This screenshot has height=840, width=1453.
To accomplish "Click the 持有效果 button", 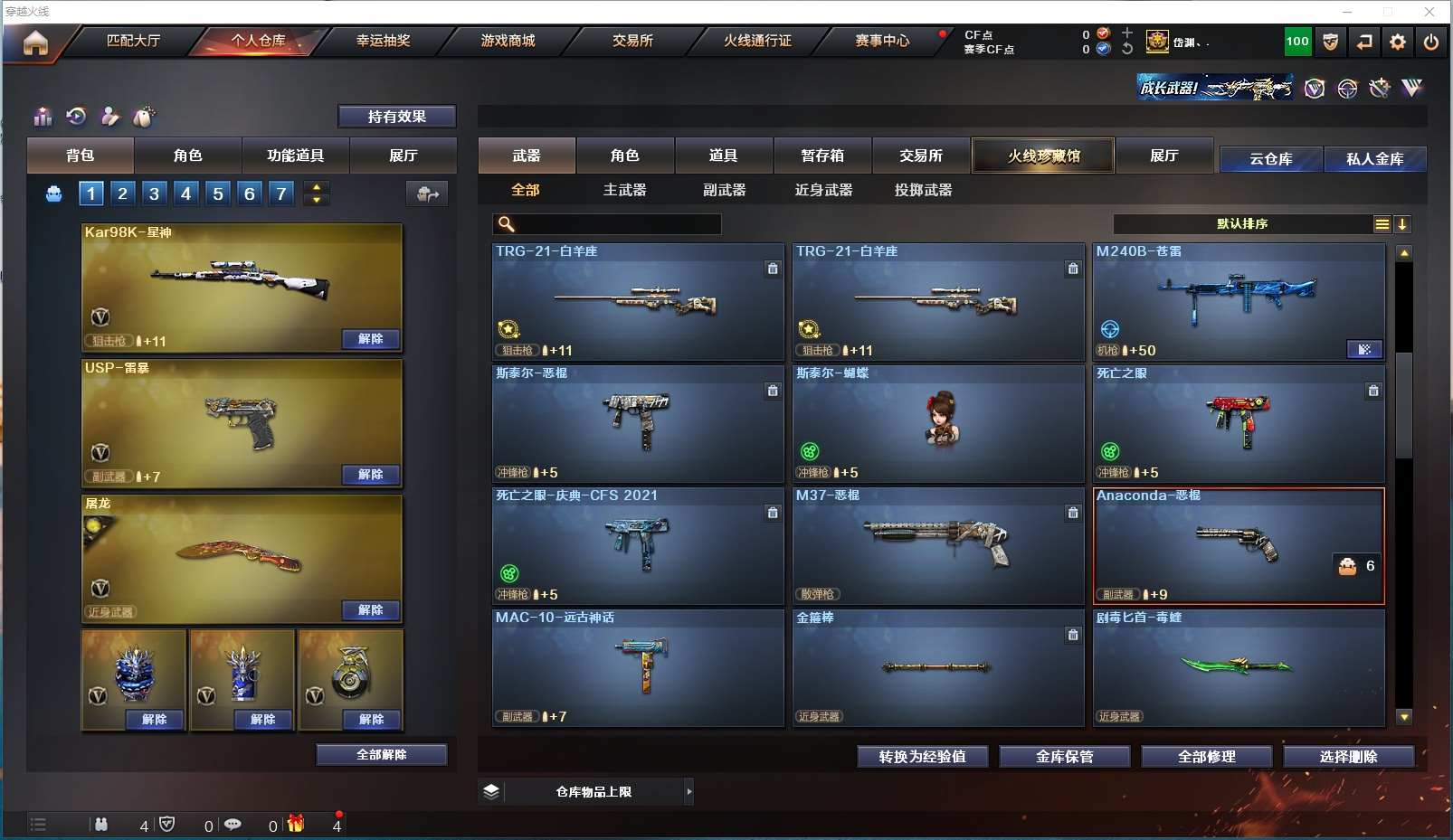I will [396, 117].
